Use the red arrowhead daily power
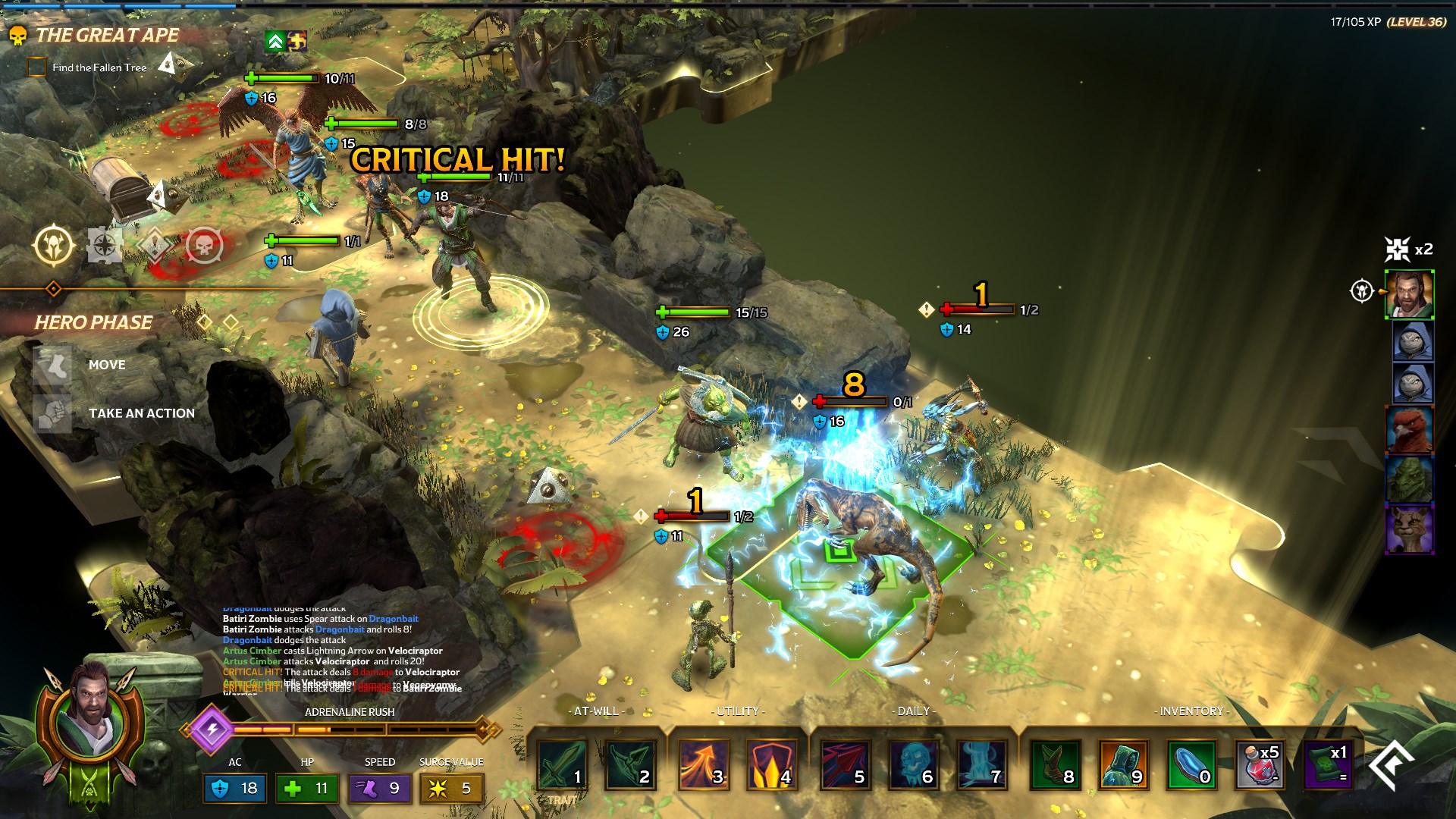The width and height of the screenshot is (1456, 819). coord(844,764)
